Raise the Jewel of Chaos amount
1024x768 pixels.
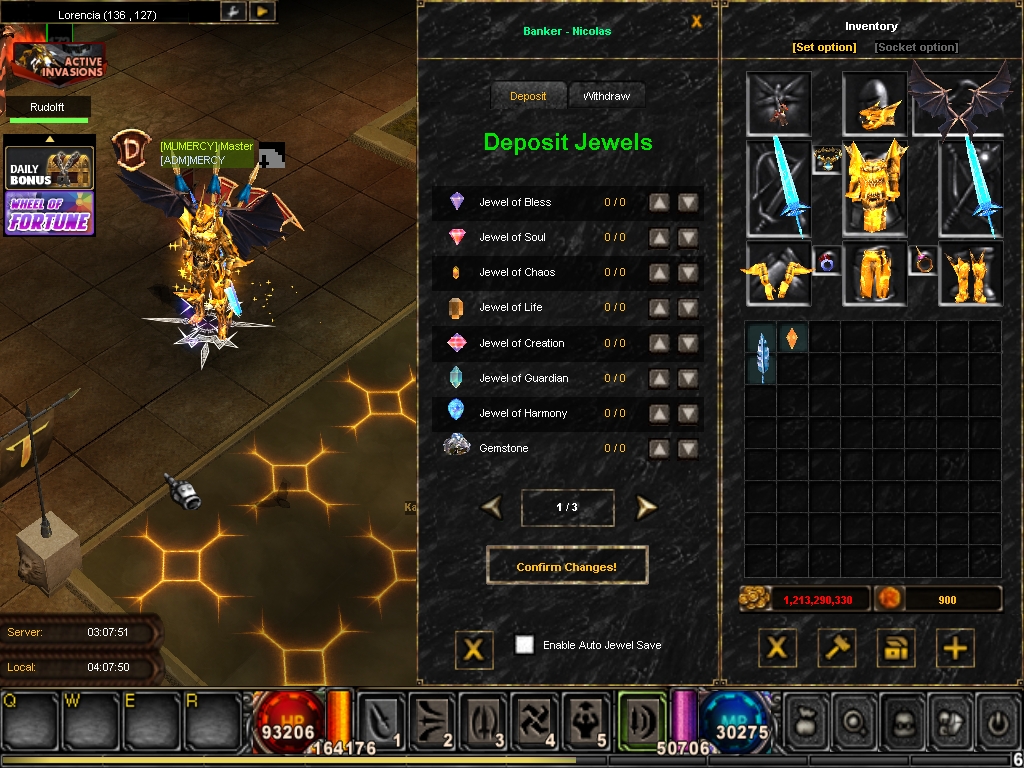point(659,273)
